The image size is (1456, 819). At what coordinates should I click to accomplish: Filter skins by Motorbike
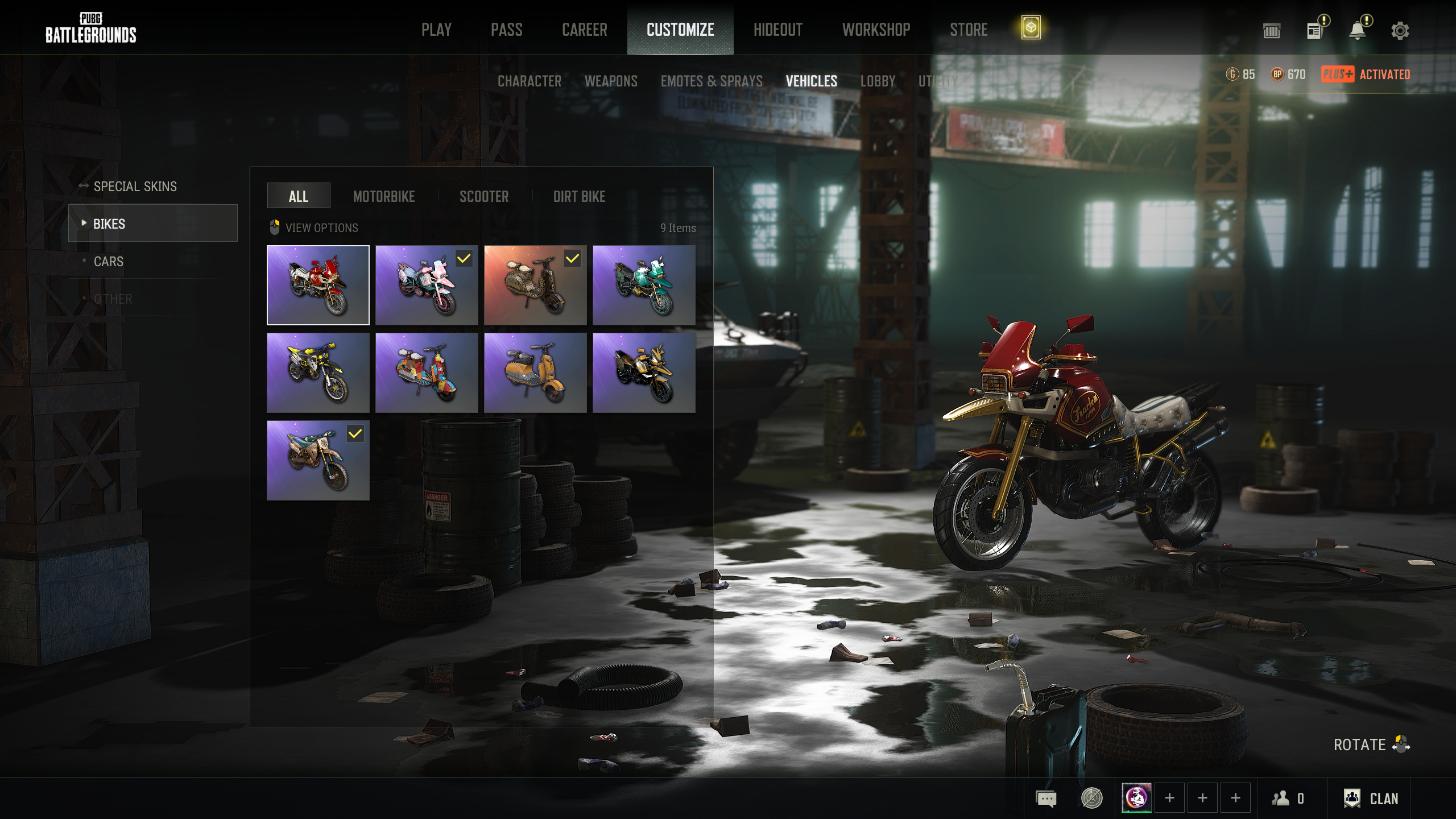coord(384,197)
